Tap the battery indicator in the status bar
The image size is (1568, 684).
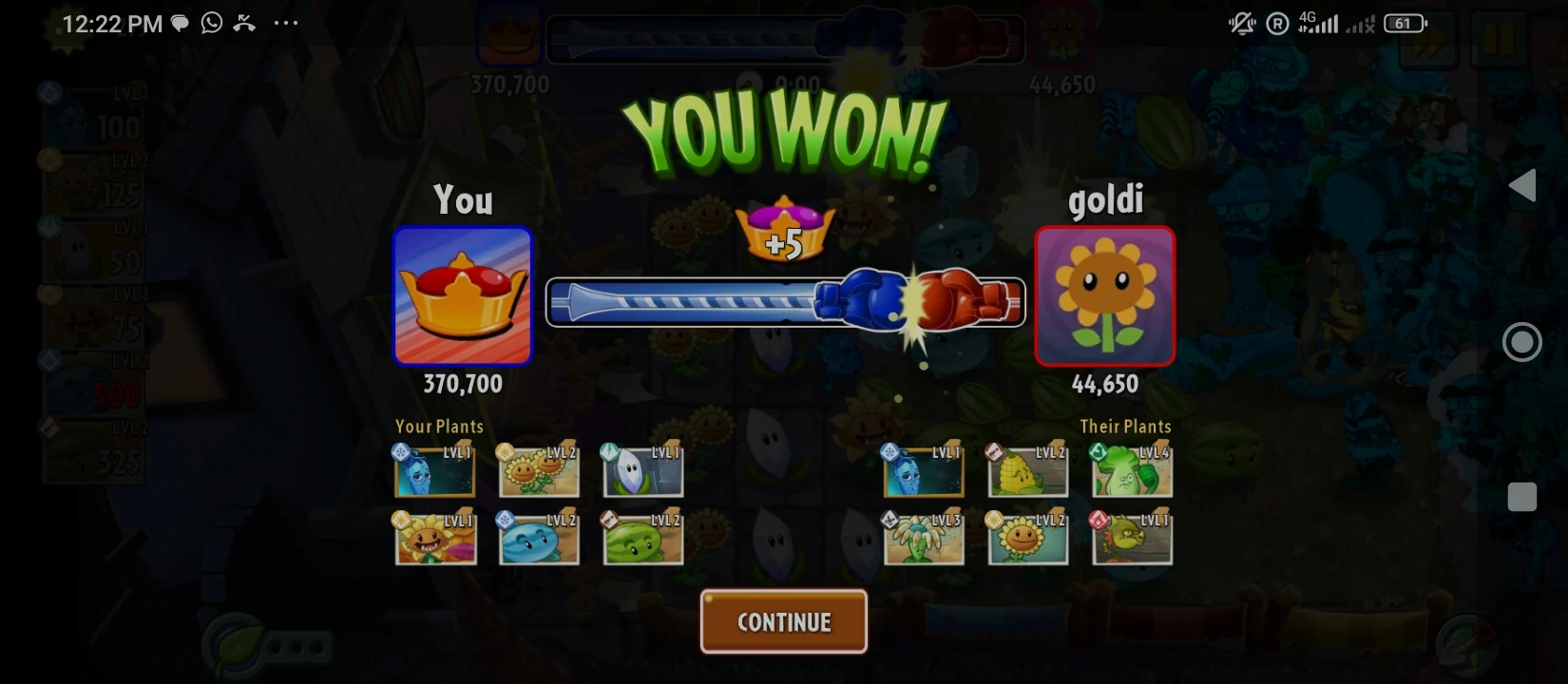[1402, 23]
